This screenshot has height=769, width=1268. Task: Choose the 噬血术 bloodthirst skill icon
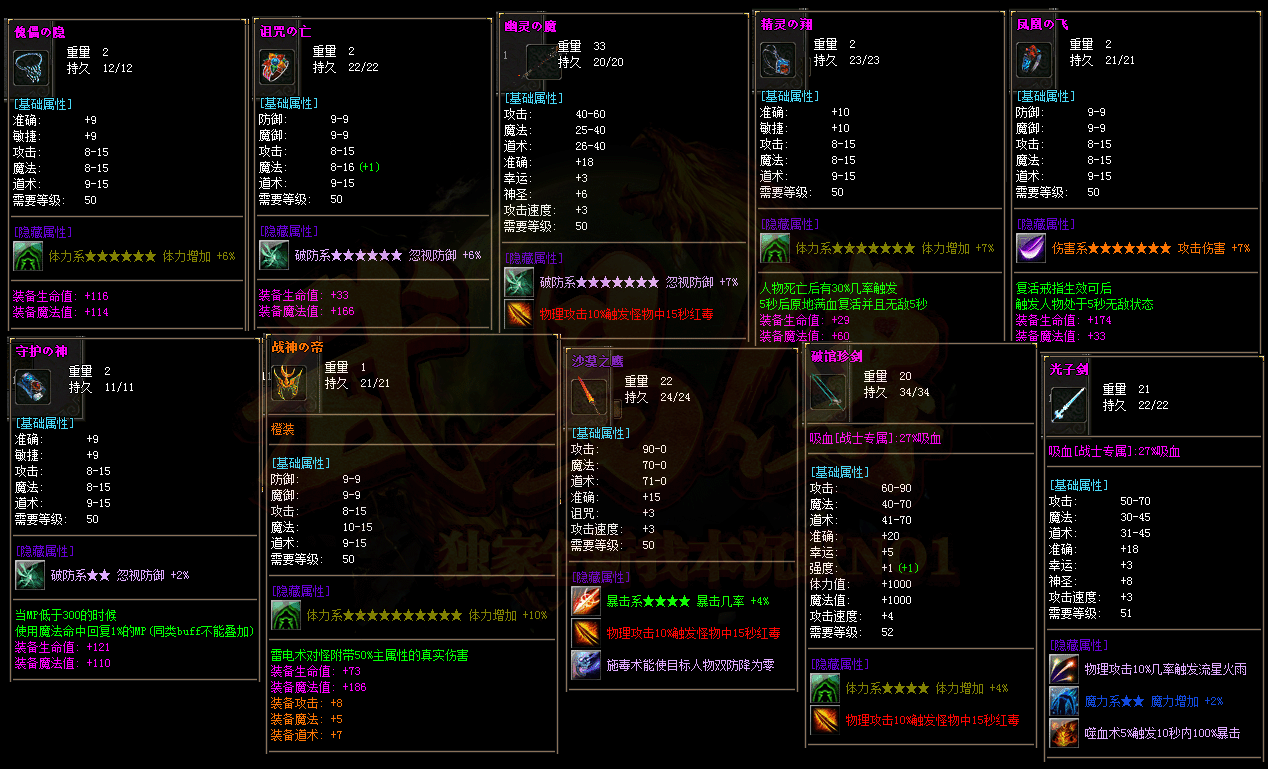point(1063,733)
